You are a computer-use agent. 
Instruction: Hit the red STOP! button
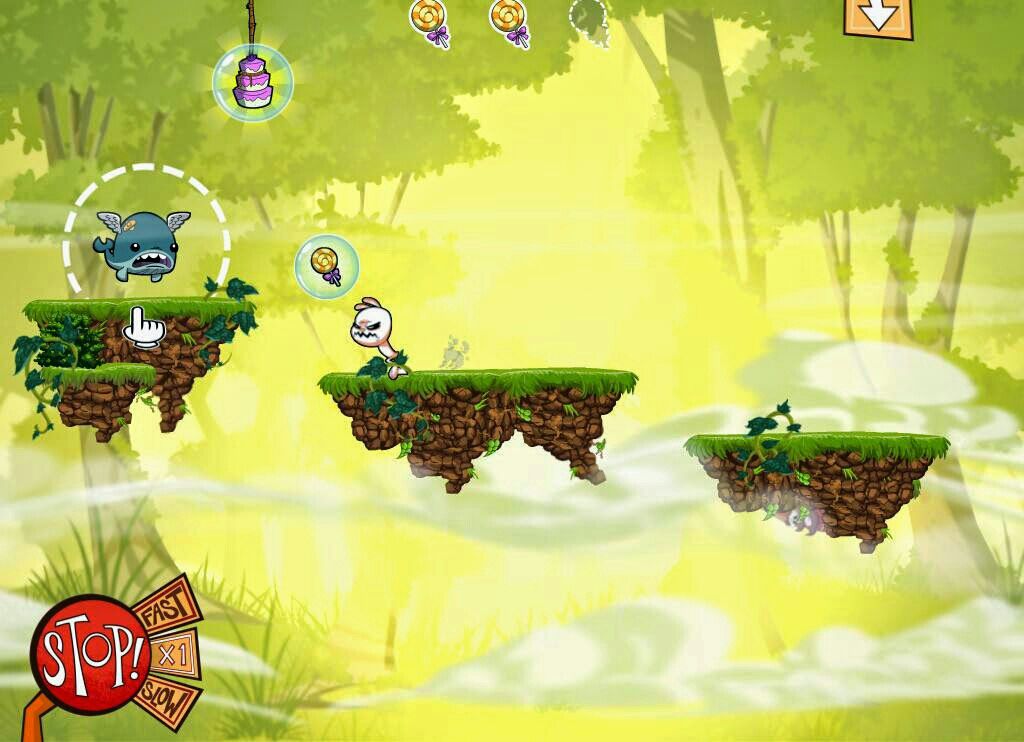tap(89, 652)
